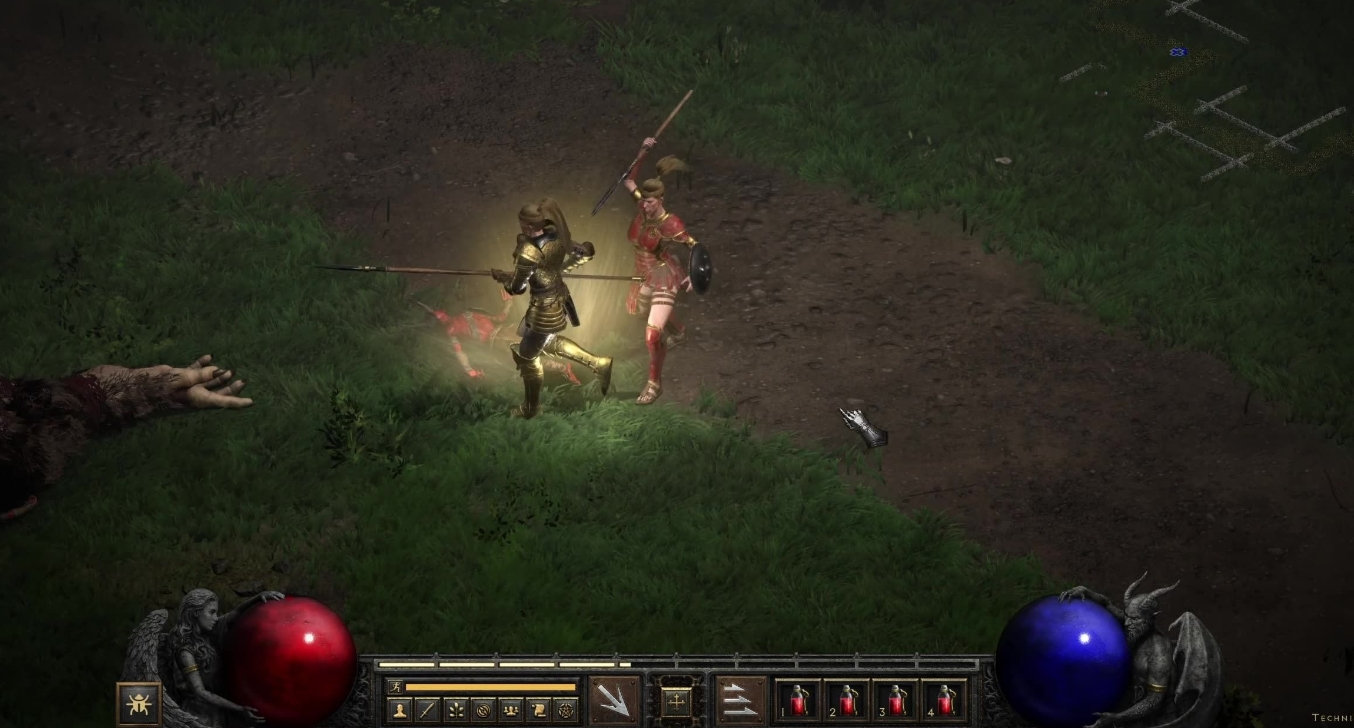Image resolution: width=1354 pixels, height=728 pixels.
Task: Open the party screen button
Action: coord(510,710)
